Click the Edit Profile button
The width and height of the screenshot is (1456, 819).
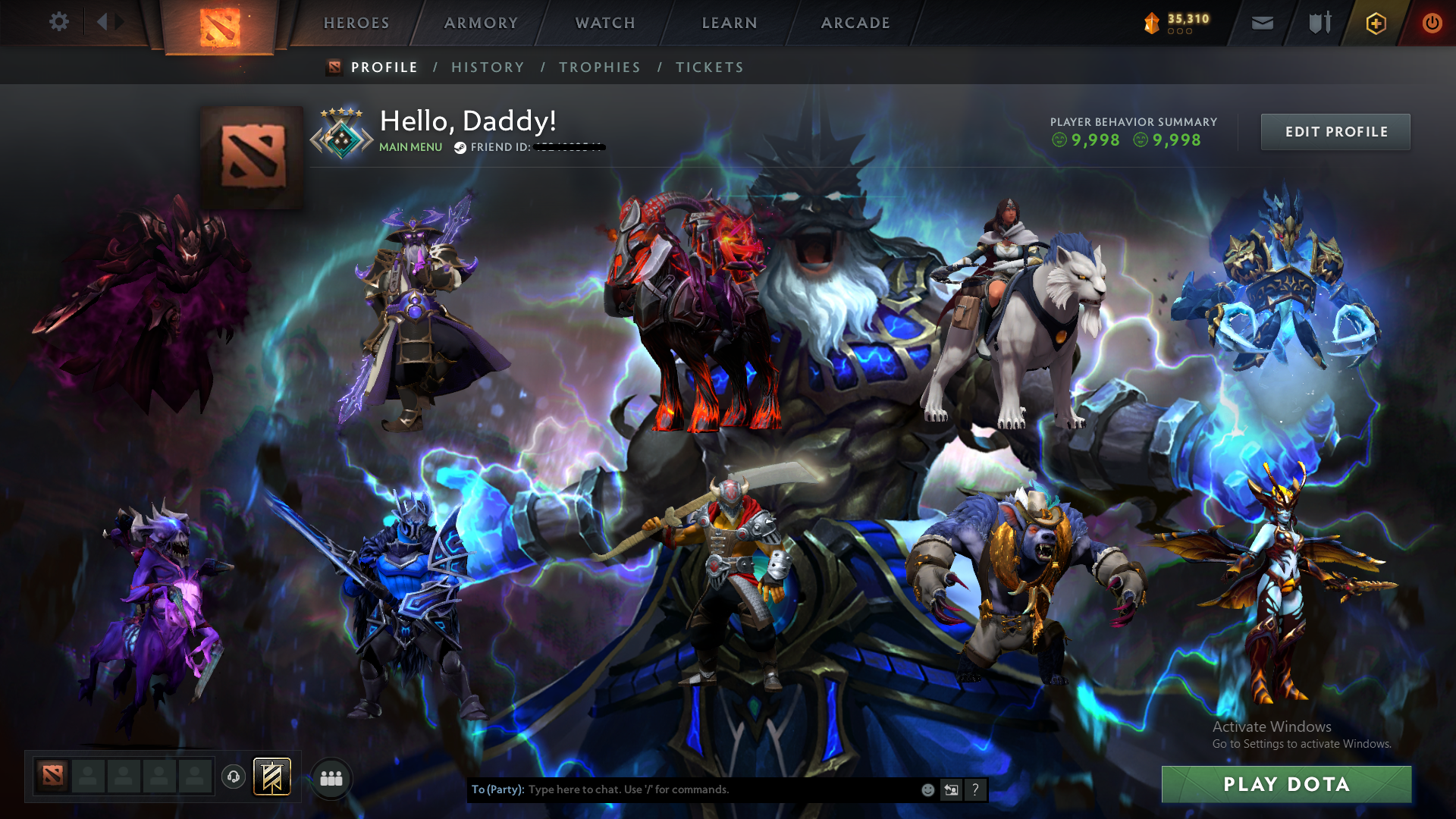[1335, 131]
